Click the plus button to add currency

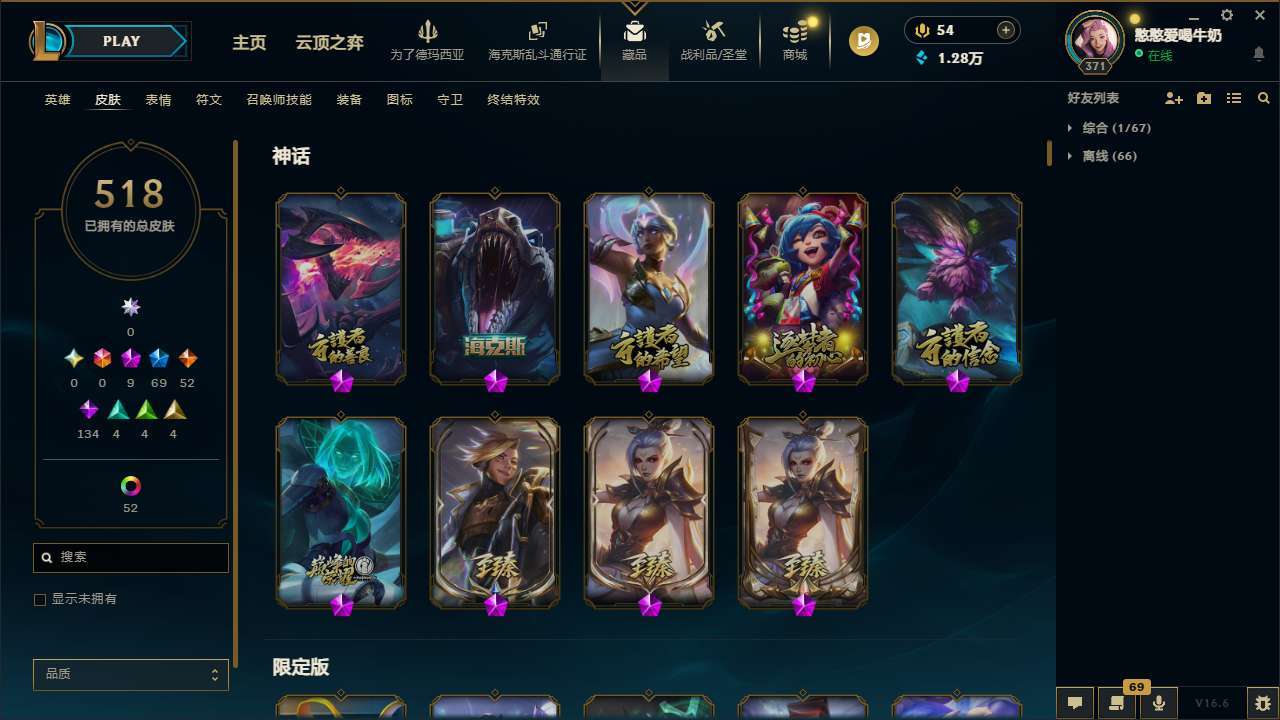tap(1007, 30)
